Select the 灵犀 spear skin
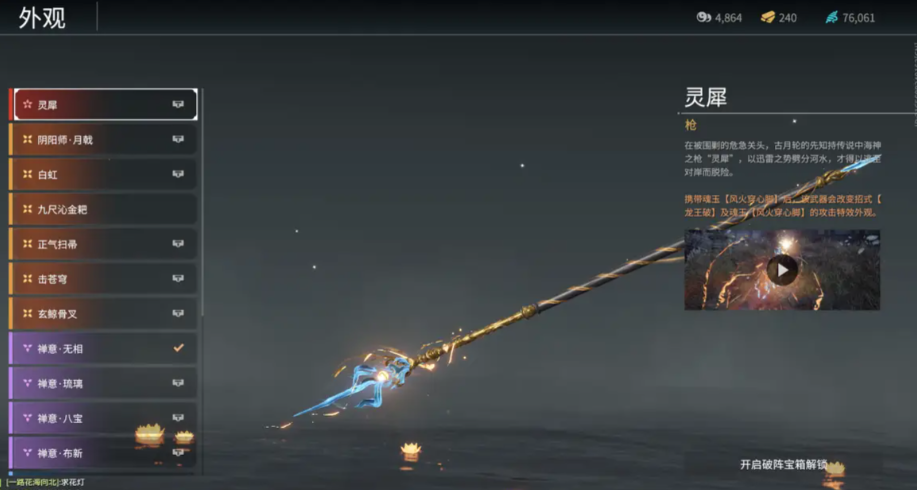This screenshot has height=490, width=917. click(x=103, y=104)
